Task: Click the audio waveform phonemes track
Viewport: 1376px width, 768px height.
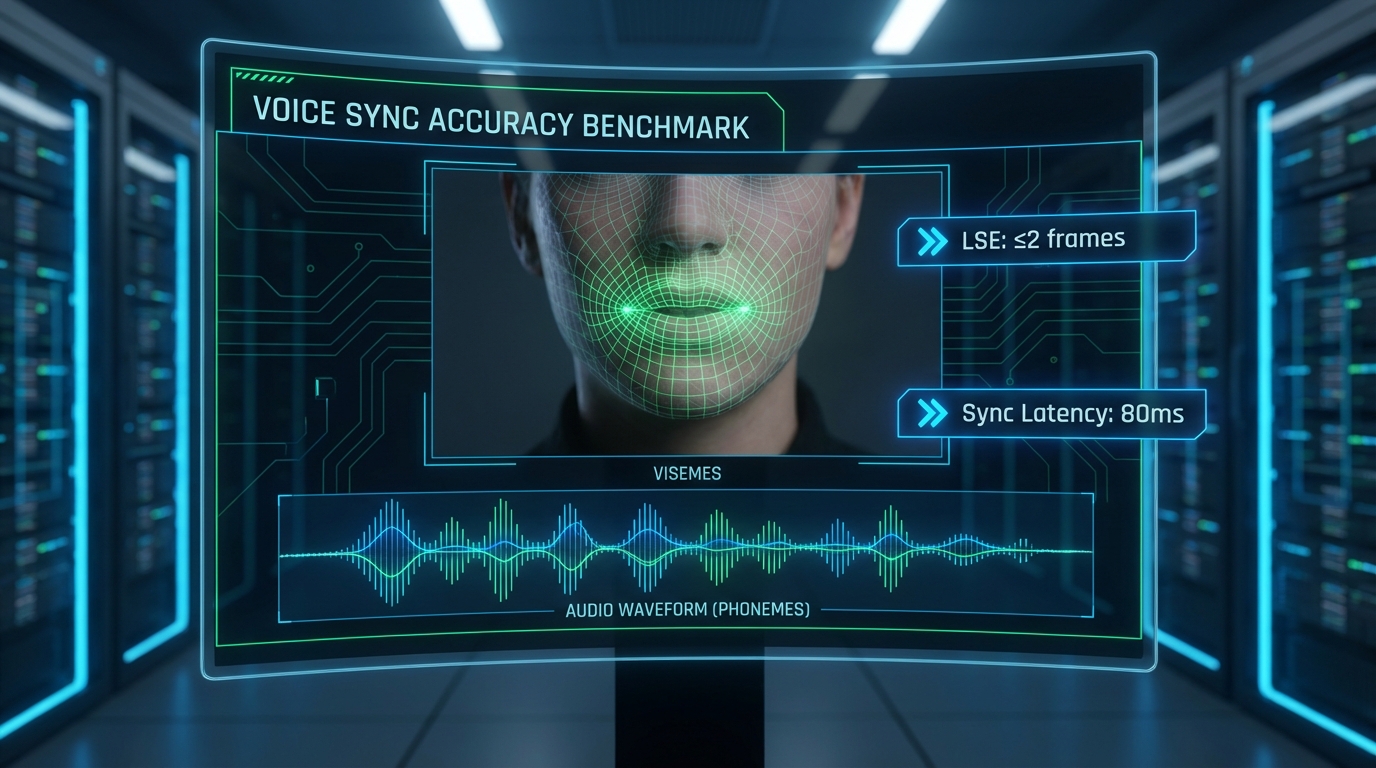Action: pyautogui.click(x=686, y=552)
